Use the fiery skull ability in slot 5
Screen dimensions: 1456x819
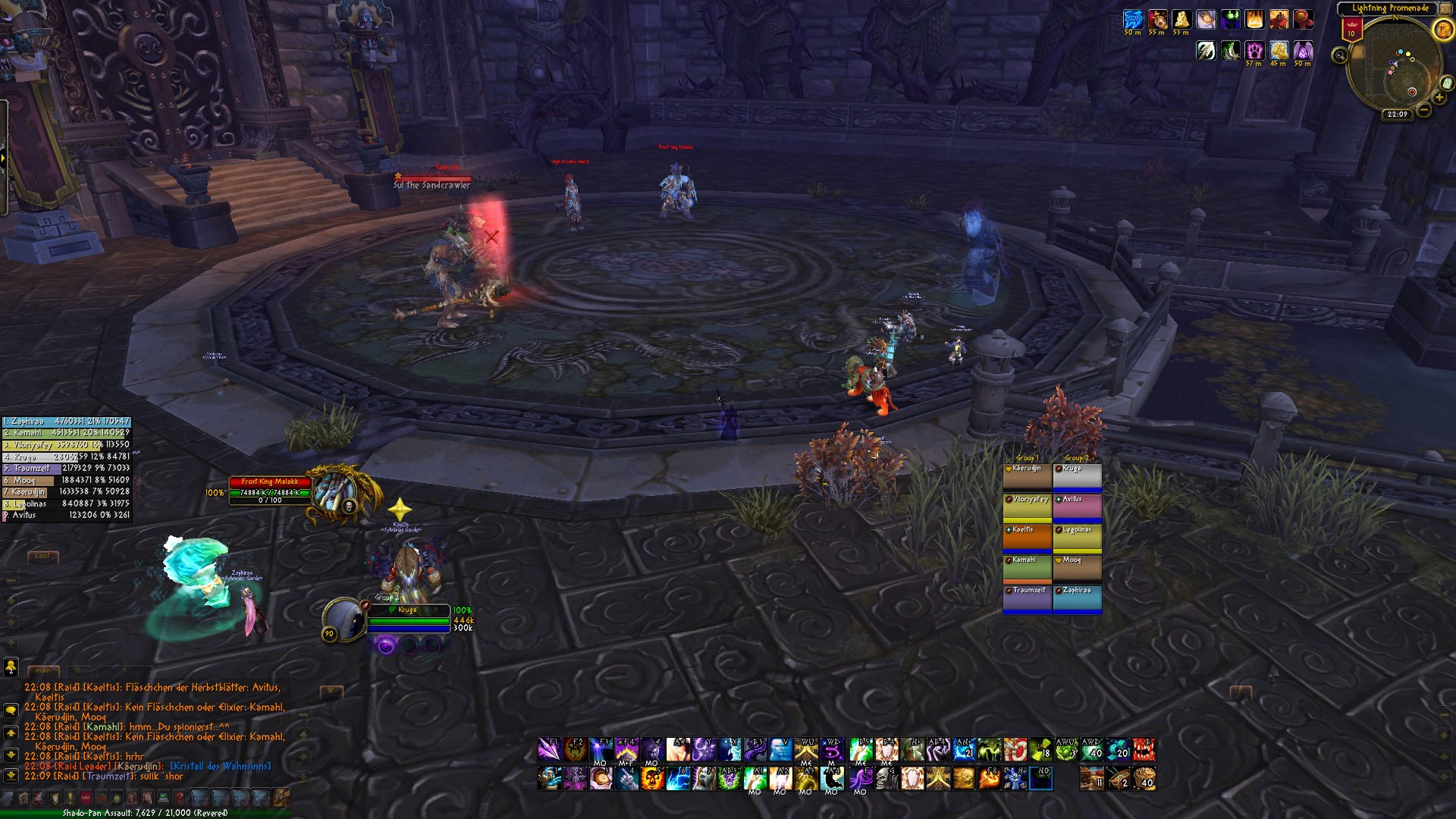pos(651,779)
